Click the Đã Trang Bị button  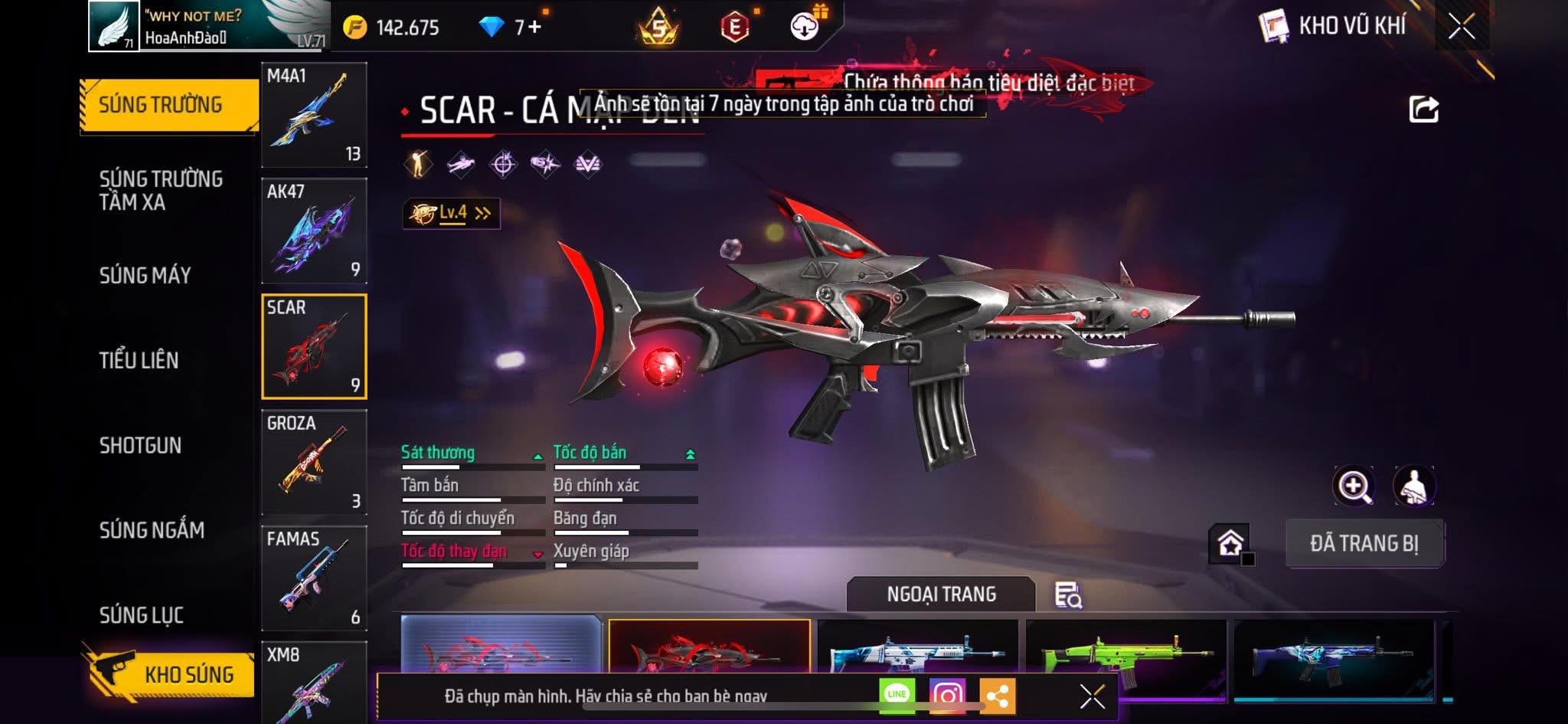(1364, 543)
